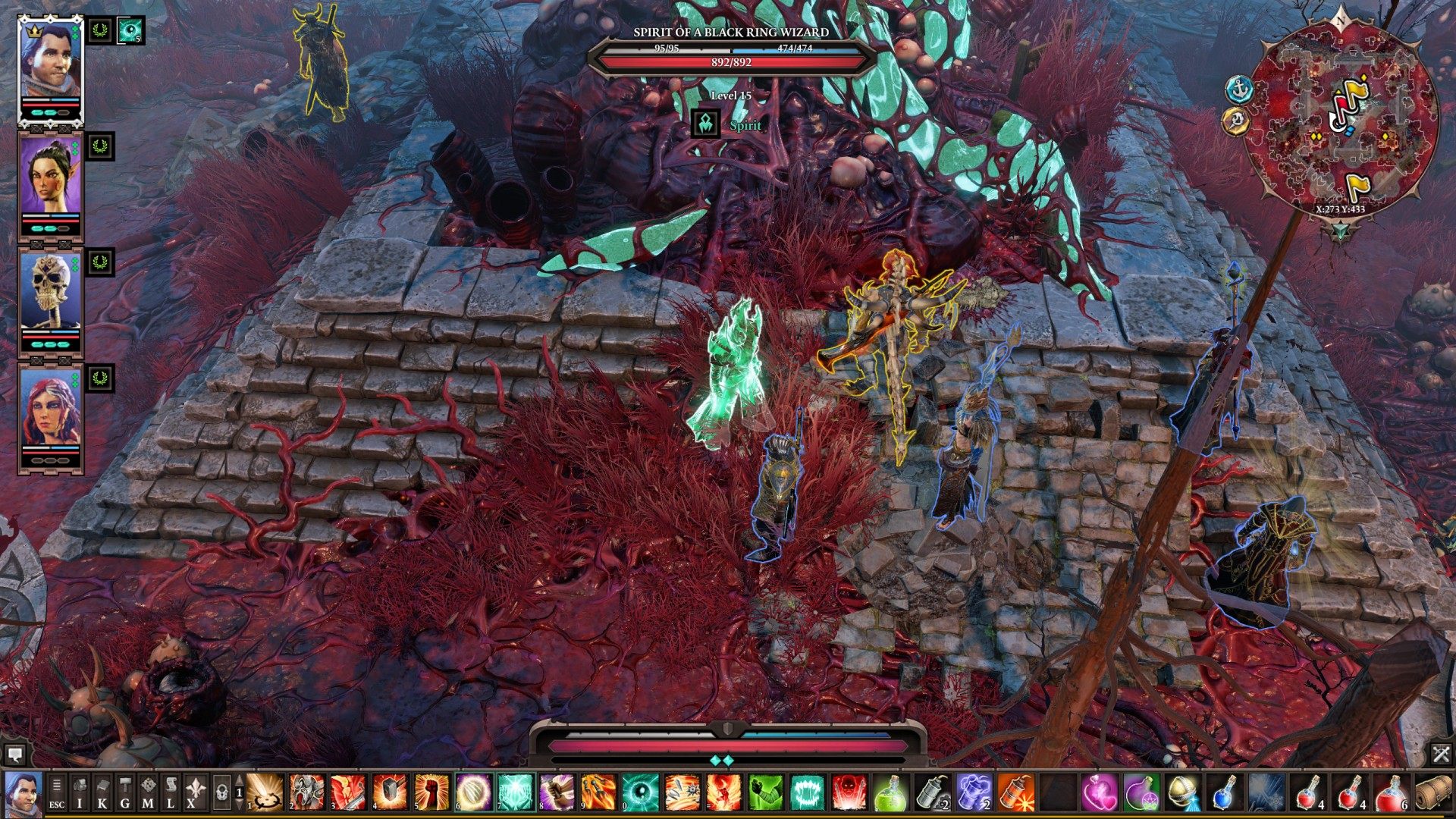
Task: Activate the red clenched fist skill
Action: click(x=431, y=792)
